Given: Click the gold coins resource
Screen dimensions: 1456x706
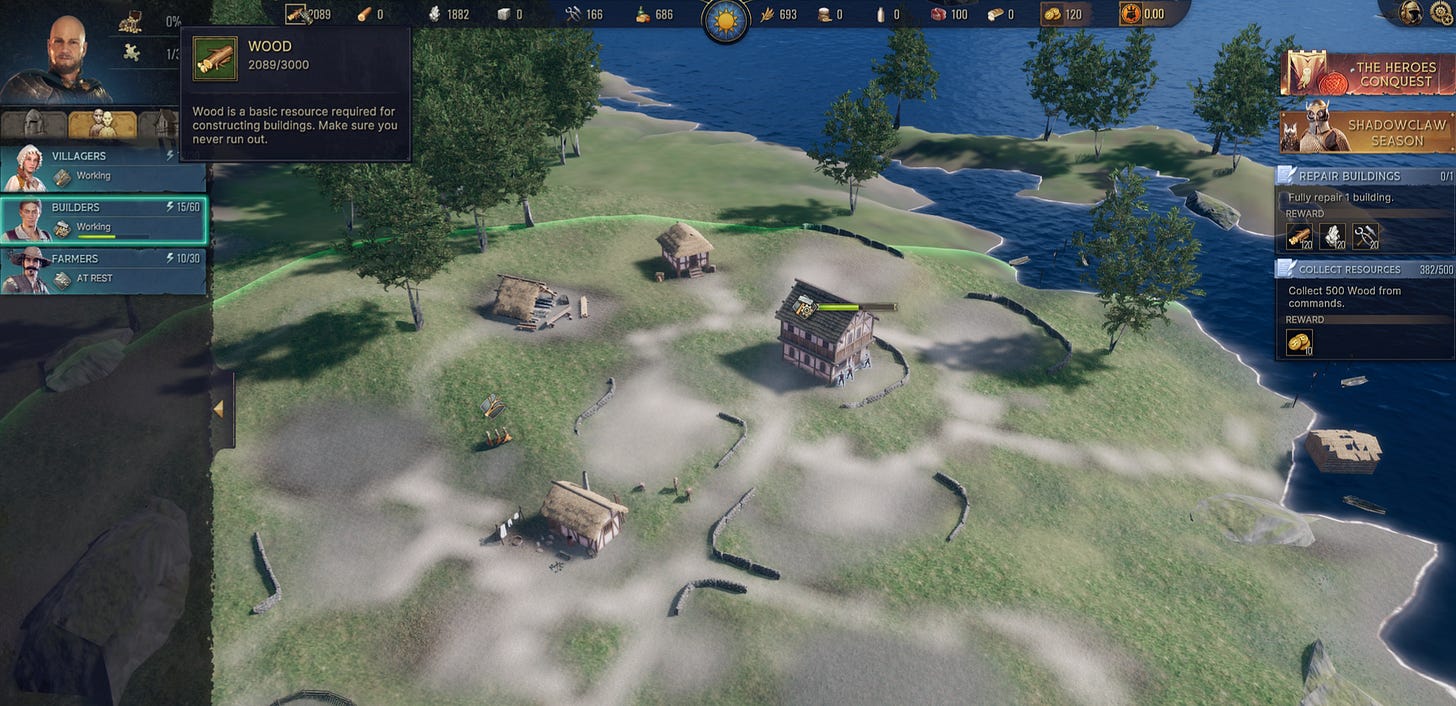Looking at the screenshot, I should tap(1052, 14).
